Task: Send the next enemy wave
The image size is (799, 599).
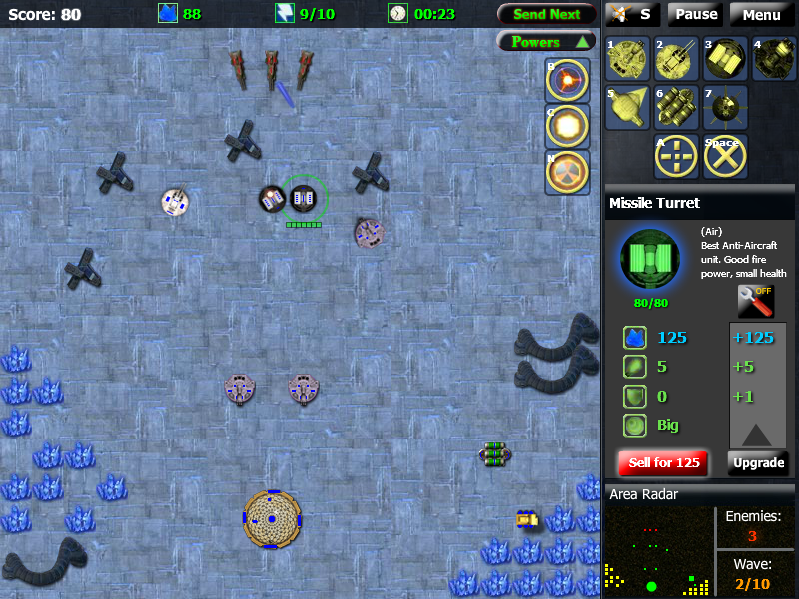Action: 547,14
